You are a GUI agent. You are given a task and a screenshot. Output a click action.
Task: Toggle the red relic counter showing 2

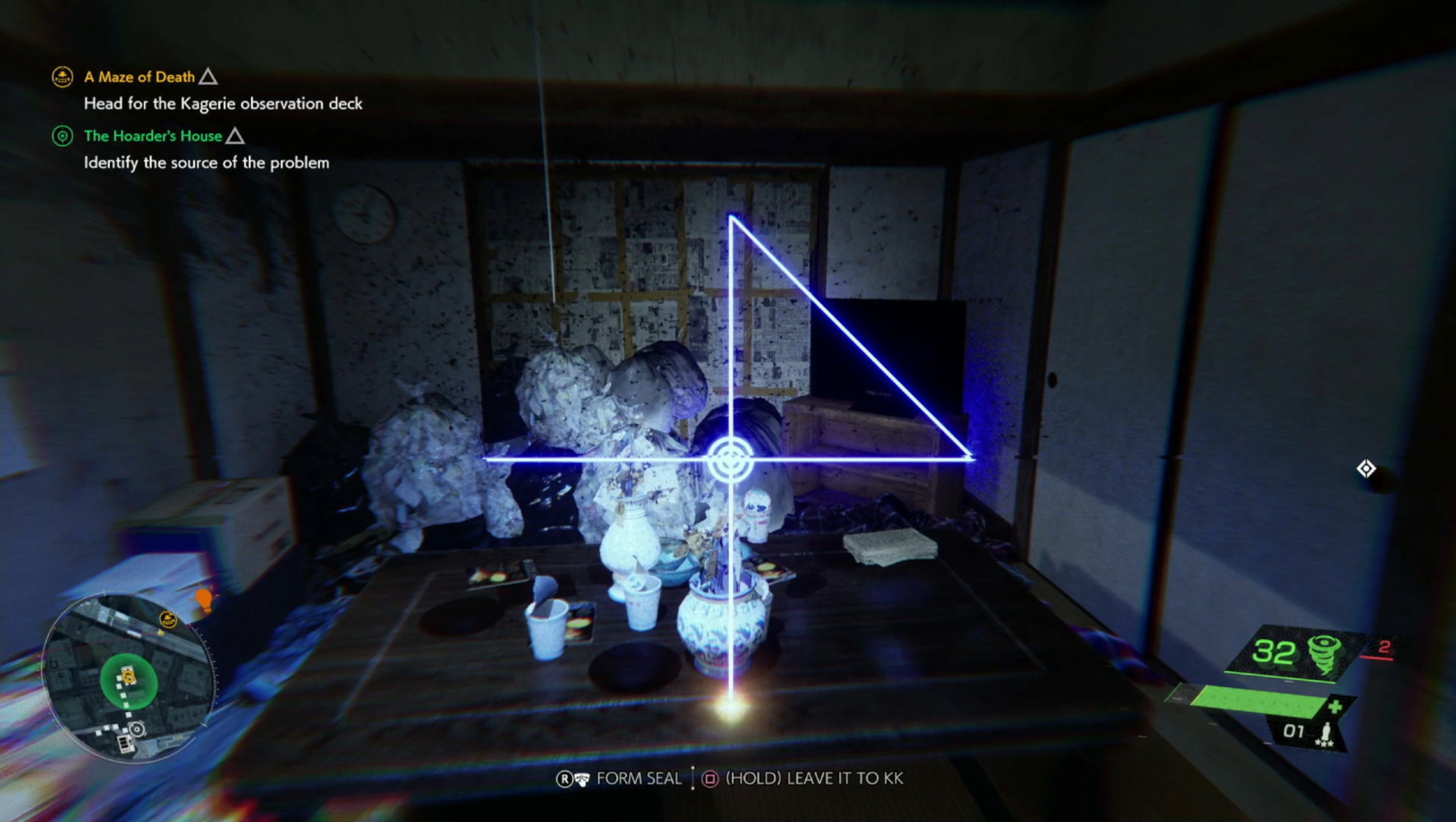pyautogui.click(x=1384, y=645)
